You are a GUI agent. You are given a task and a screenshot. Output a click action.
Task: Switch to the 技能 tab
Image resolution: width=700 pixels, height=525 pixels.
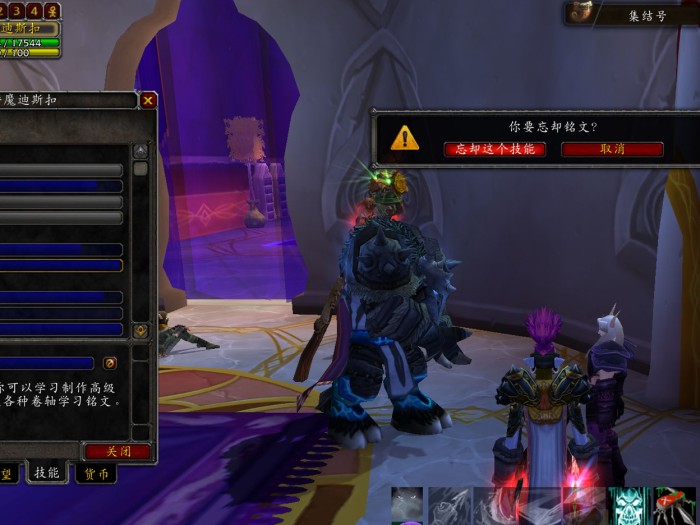coord(47,473)
